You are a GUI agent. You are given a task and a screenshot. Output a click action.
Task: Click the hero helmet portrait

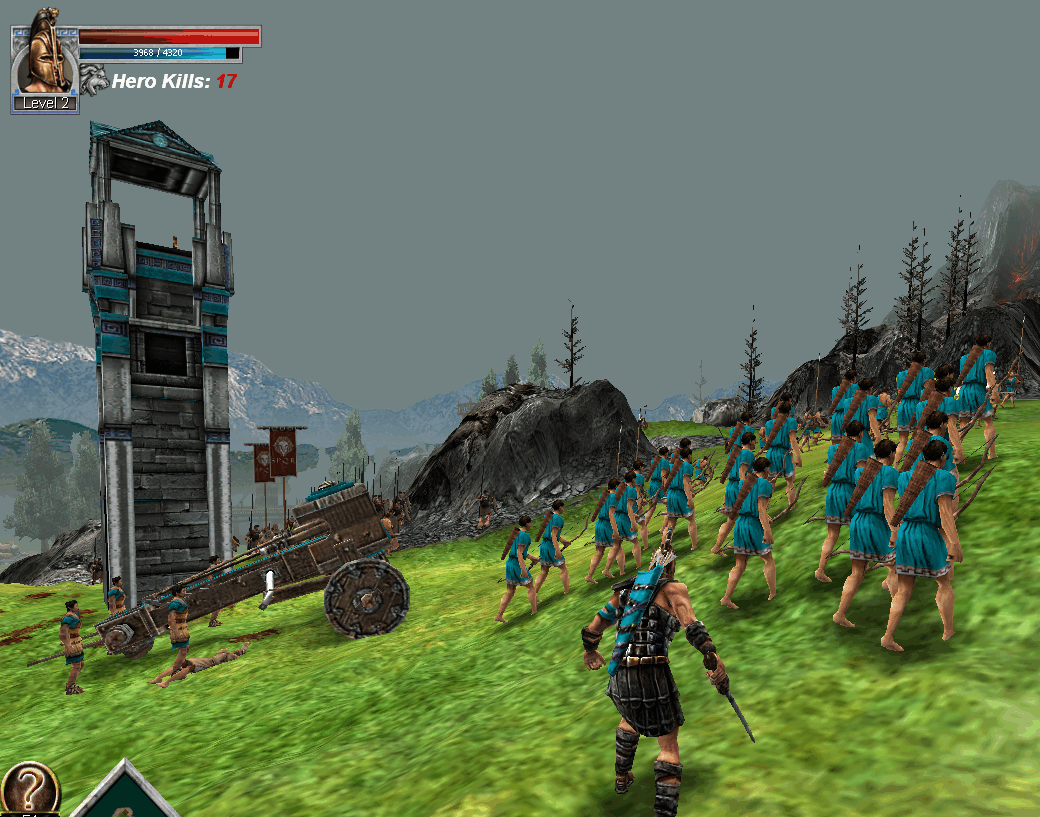click(x=44, y=57)
